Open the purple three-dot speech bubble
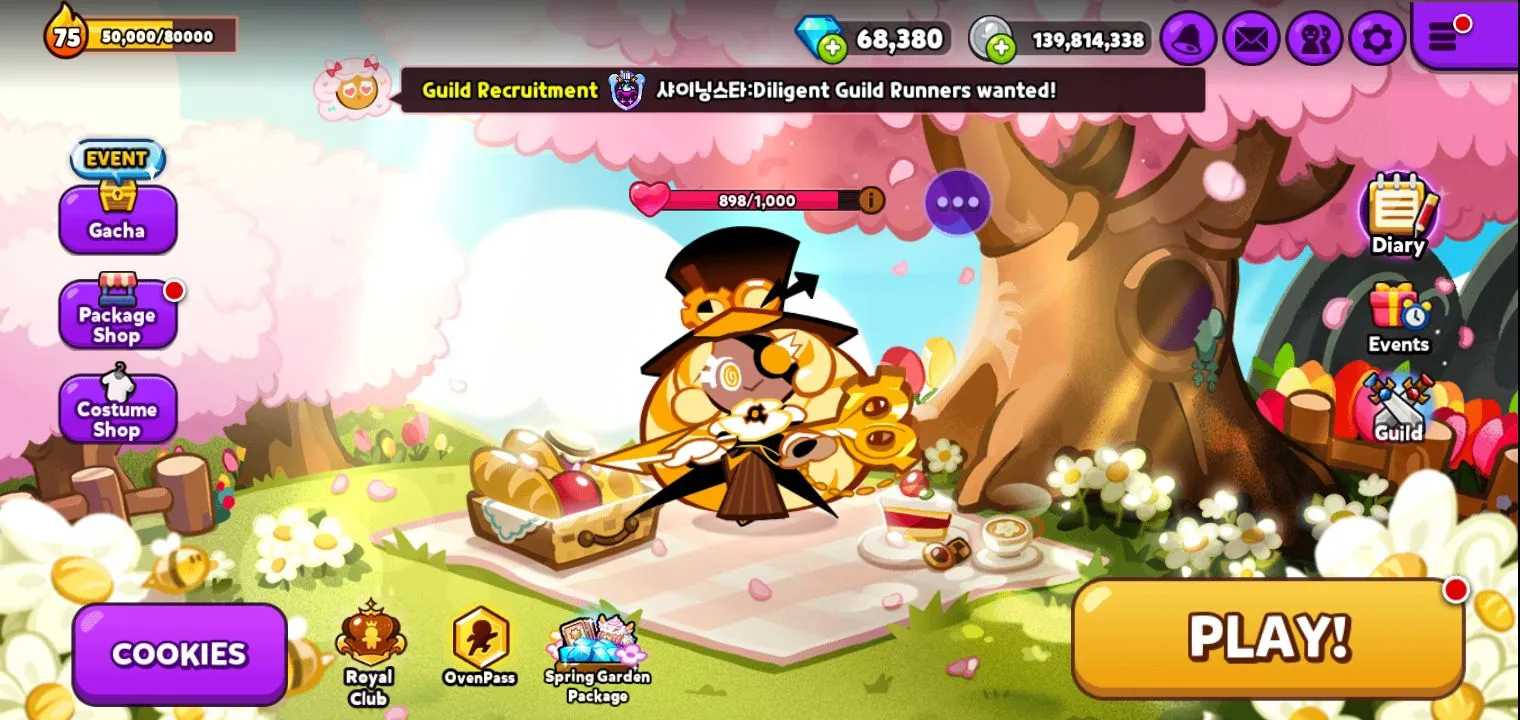The width and height of the screenshot is (1520, 720). pos(957,202)
